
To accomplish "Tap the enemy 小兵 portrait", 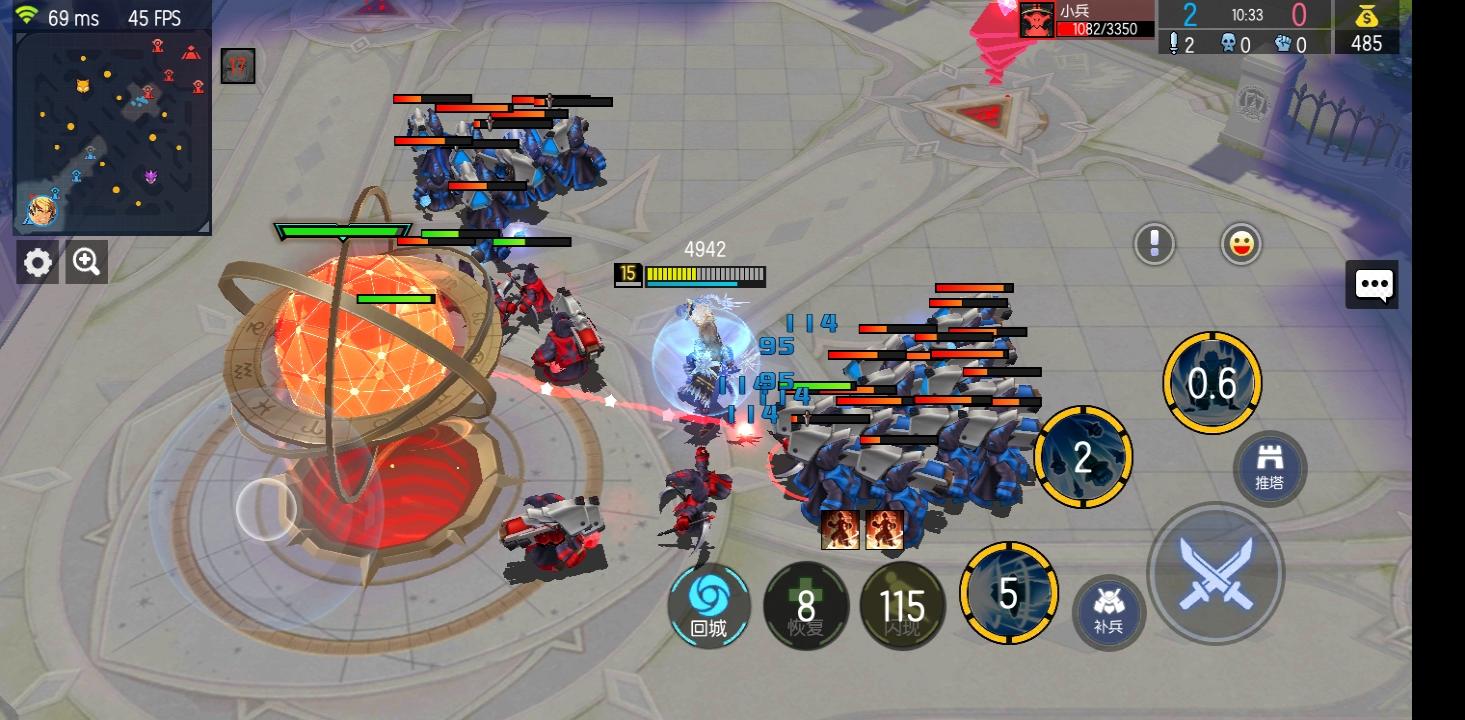I will click(1037, 20).
